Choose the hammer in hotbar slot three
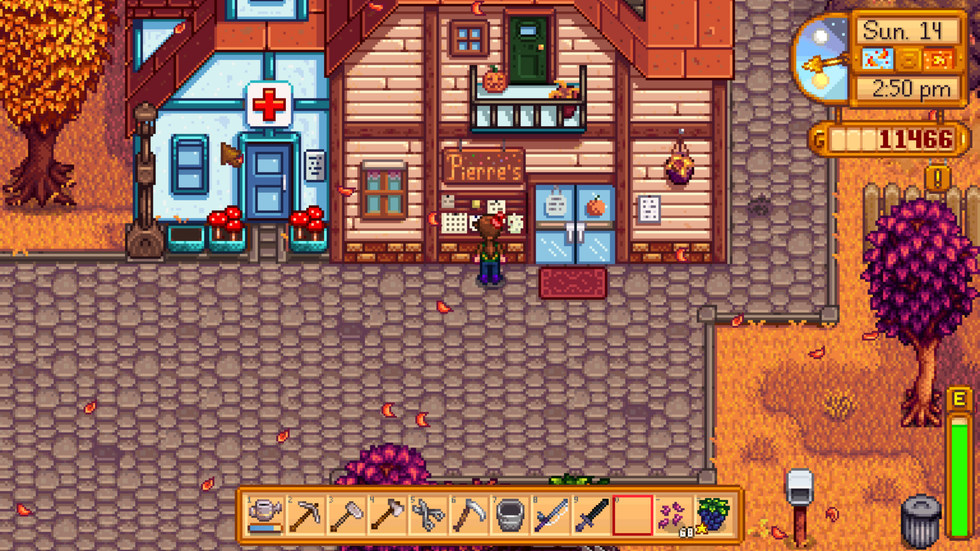The image size is (980, 551). [347, 515]
